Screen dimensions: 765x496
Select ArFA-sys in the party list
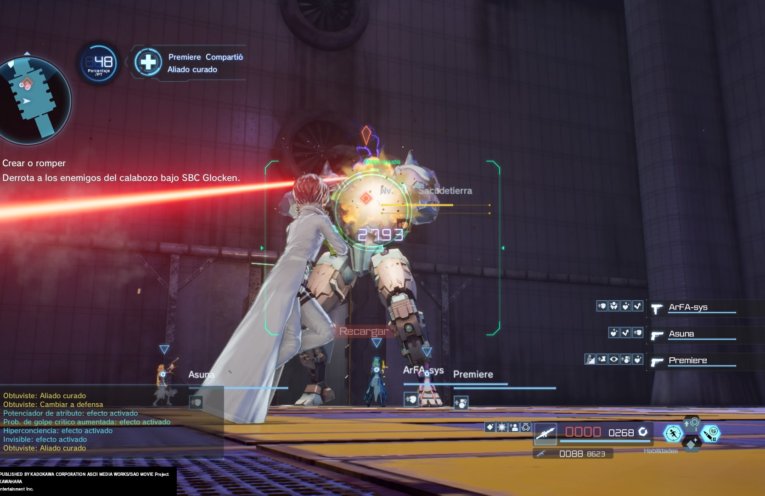point(688,307)
